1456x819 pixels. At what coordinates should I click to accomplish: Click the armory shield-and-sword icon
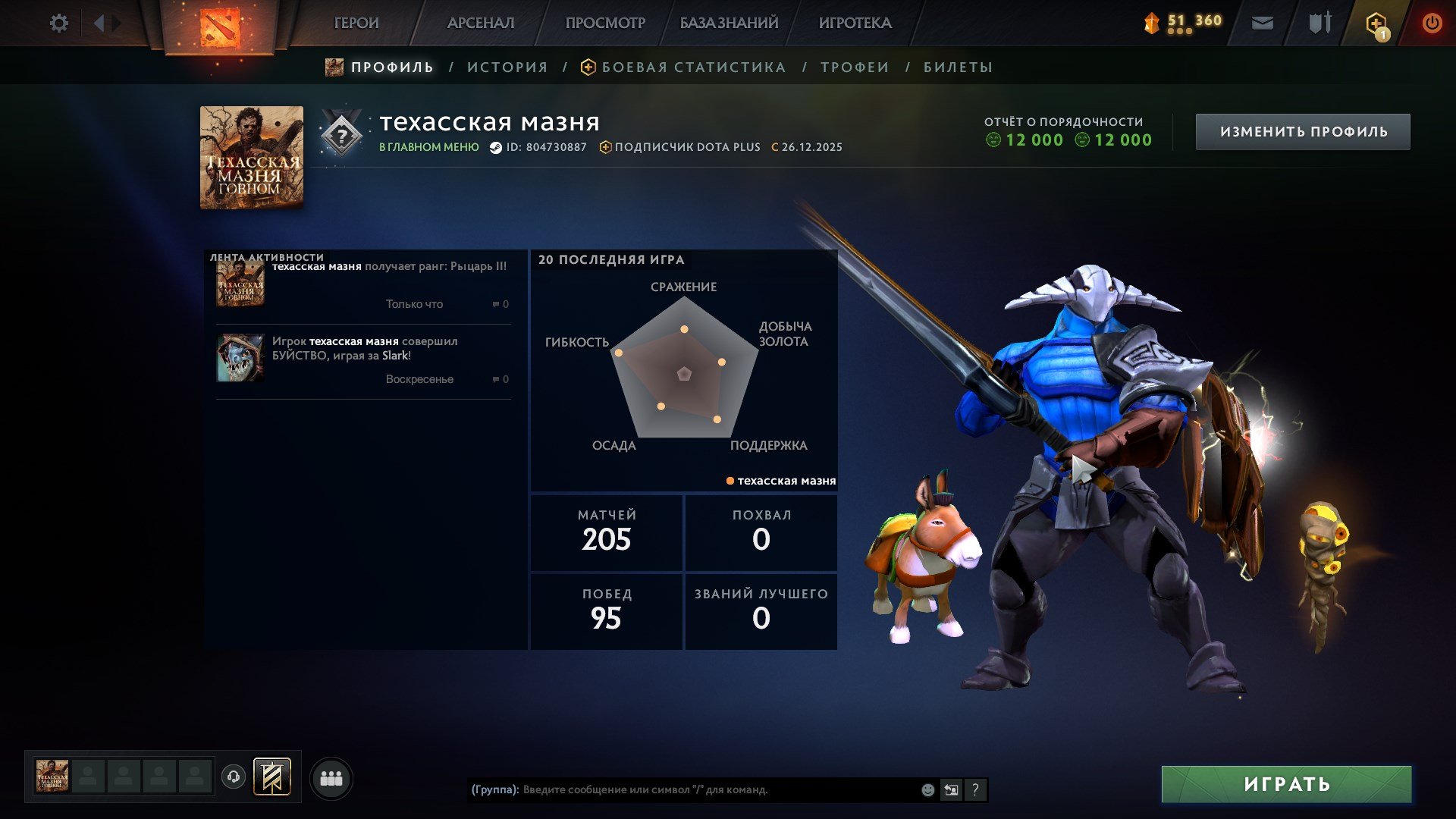click(x=1318, y=23)
